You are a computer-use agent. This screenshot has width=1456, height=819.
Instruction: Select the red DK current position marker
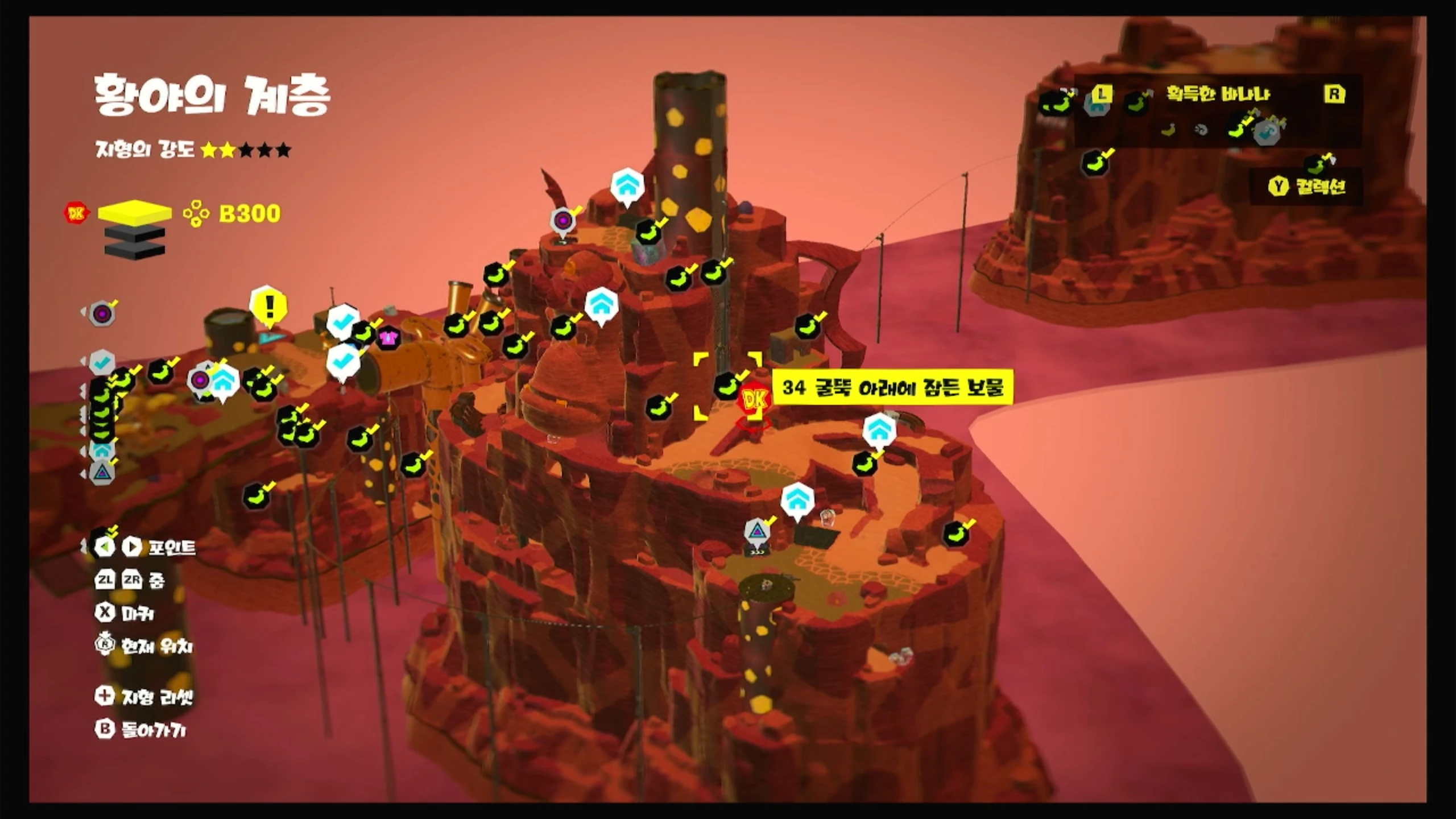click(754, 400)
